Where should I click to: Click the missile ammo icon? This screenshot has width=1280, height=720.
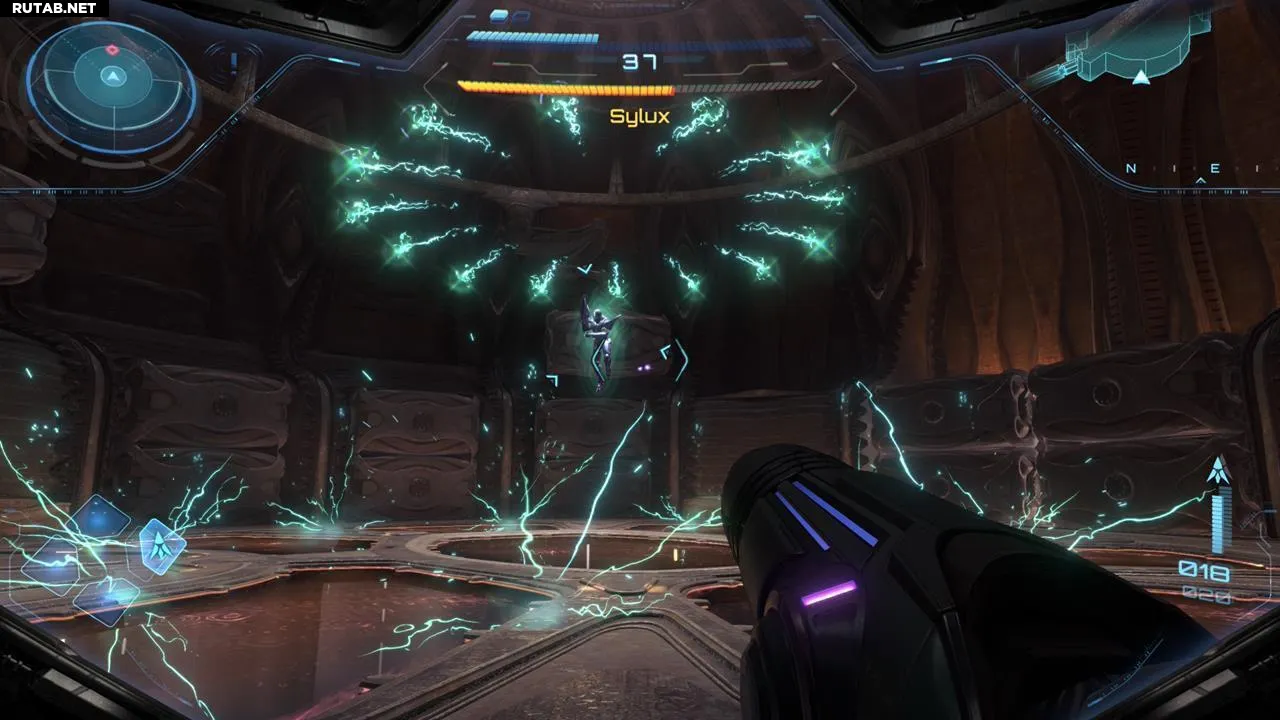(1218, 472)
